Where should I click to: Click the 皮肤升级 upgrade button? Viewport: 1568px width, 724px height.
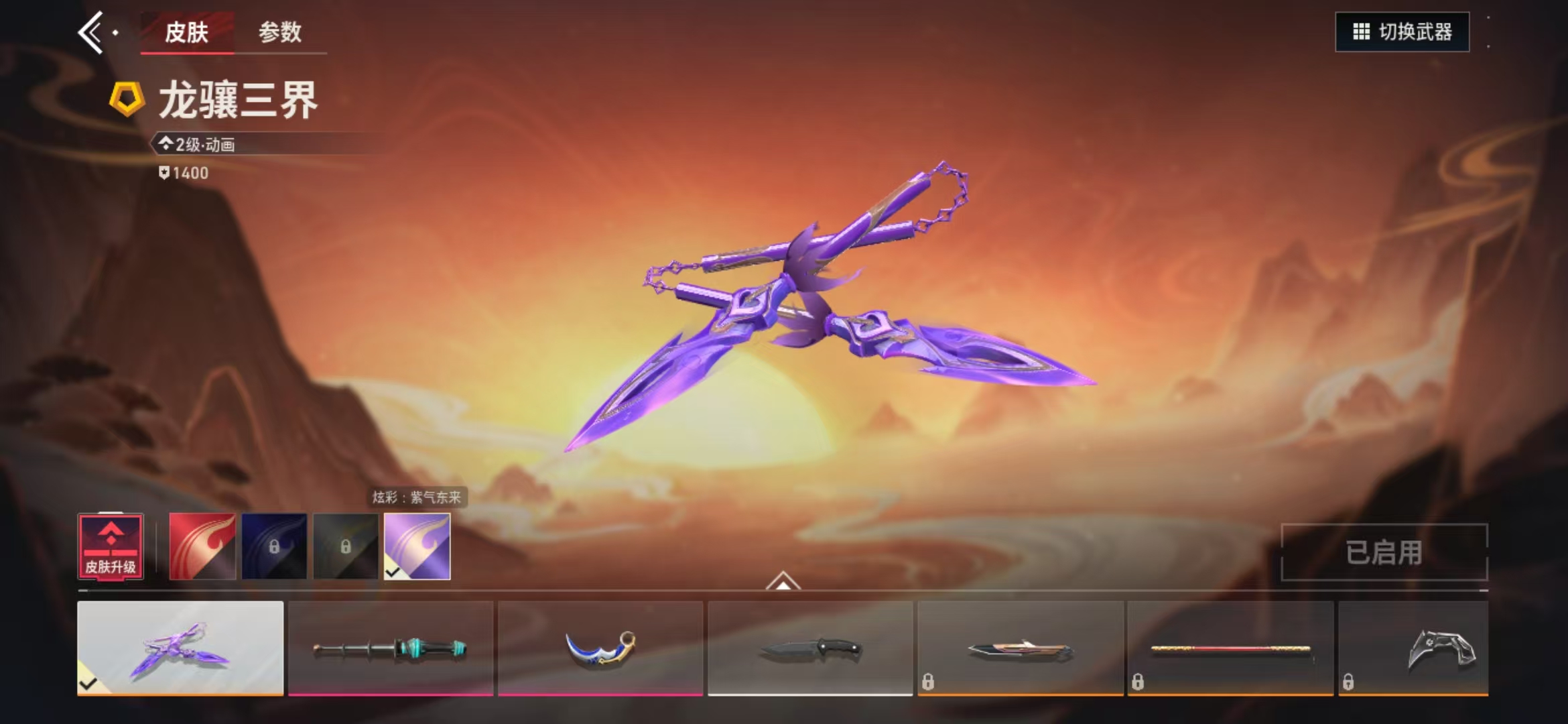click(111, 546)
